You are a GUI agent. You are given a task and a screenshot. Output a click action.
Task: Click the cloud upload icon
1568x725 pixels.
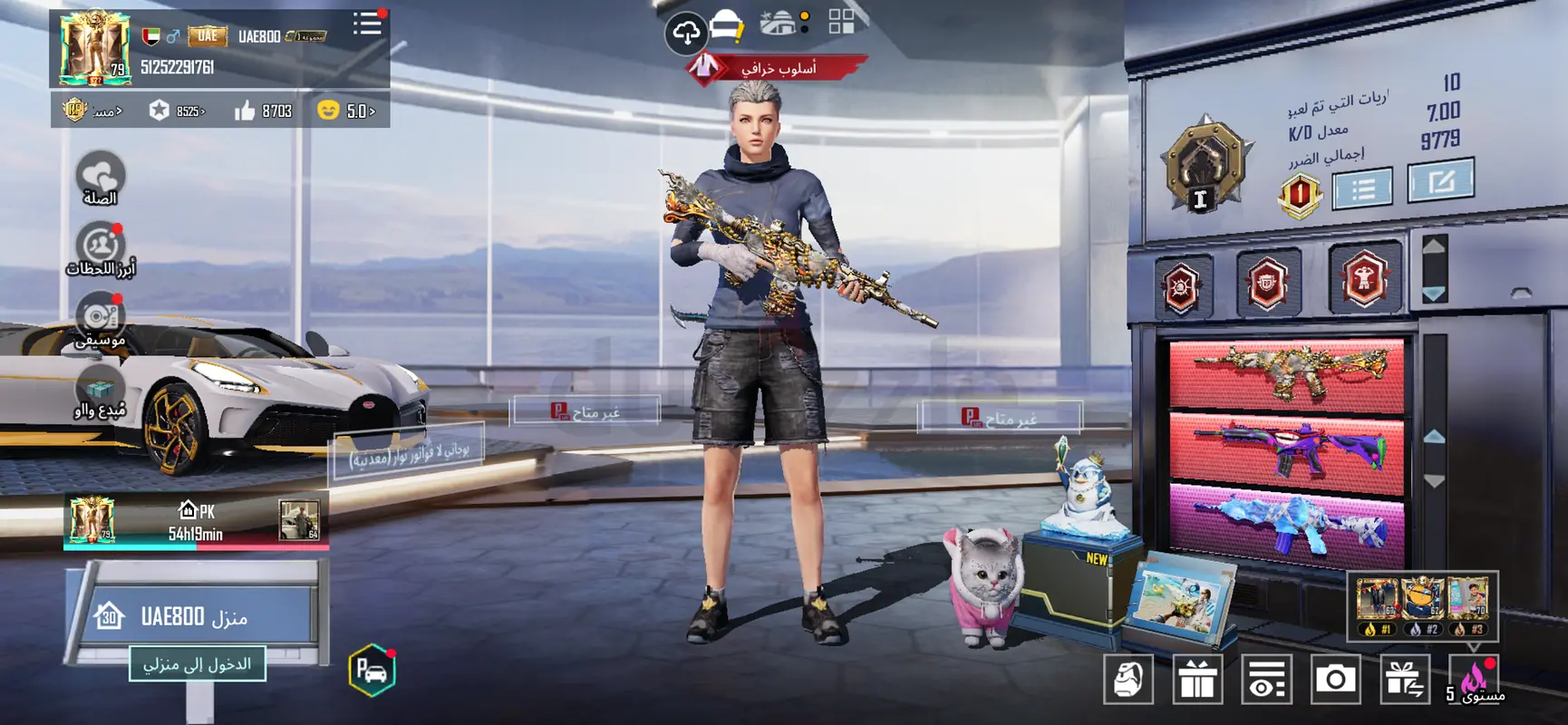[685, 34]
